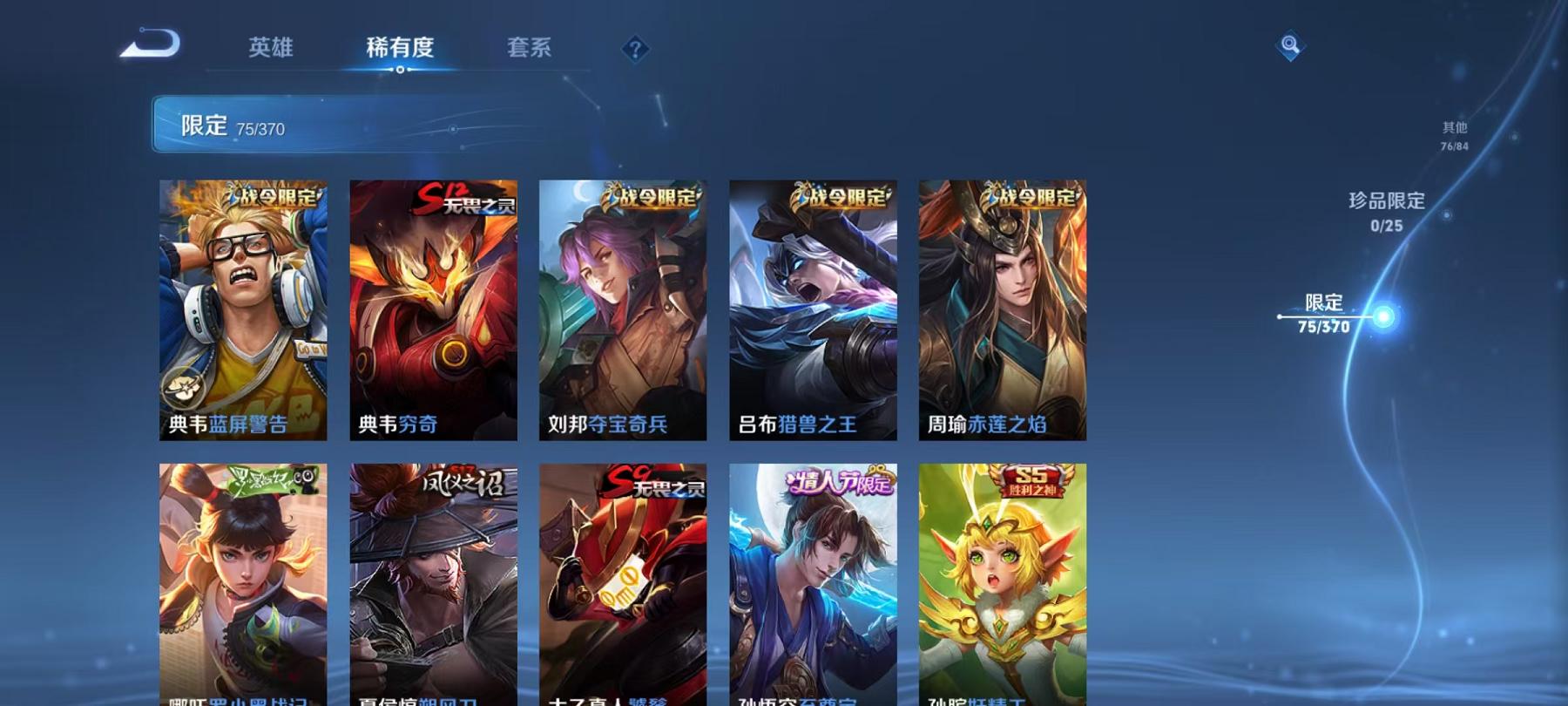The height and width of the screenshot is (706, 1568).
Task: Select the 稀有度 tab
Action: 402,50
